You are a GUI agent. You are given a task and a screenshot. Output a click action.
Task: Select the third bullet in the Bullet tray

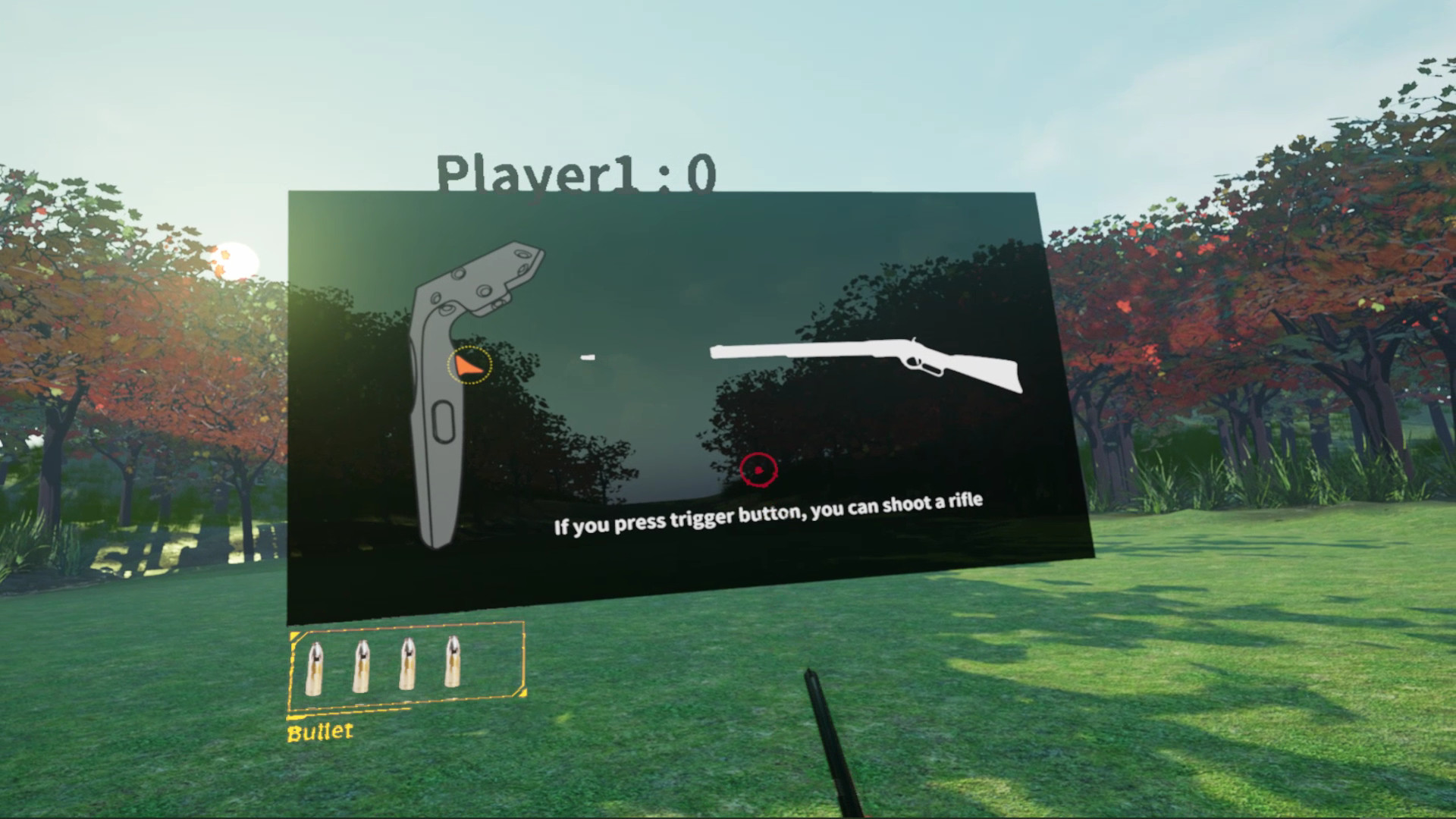408,664
